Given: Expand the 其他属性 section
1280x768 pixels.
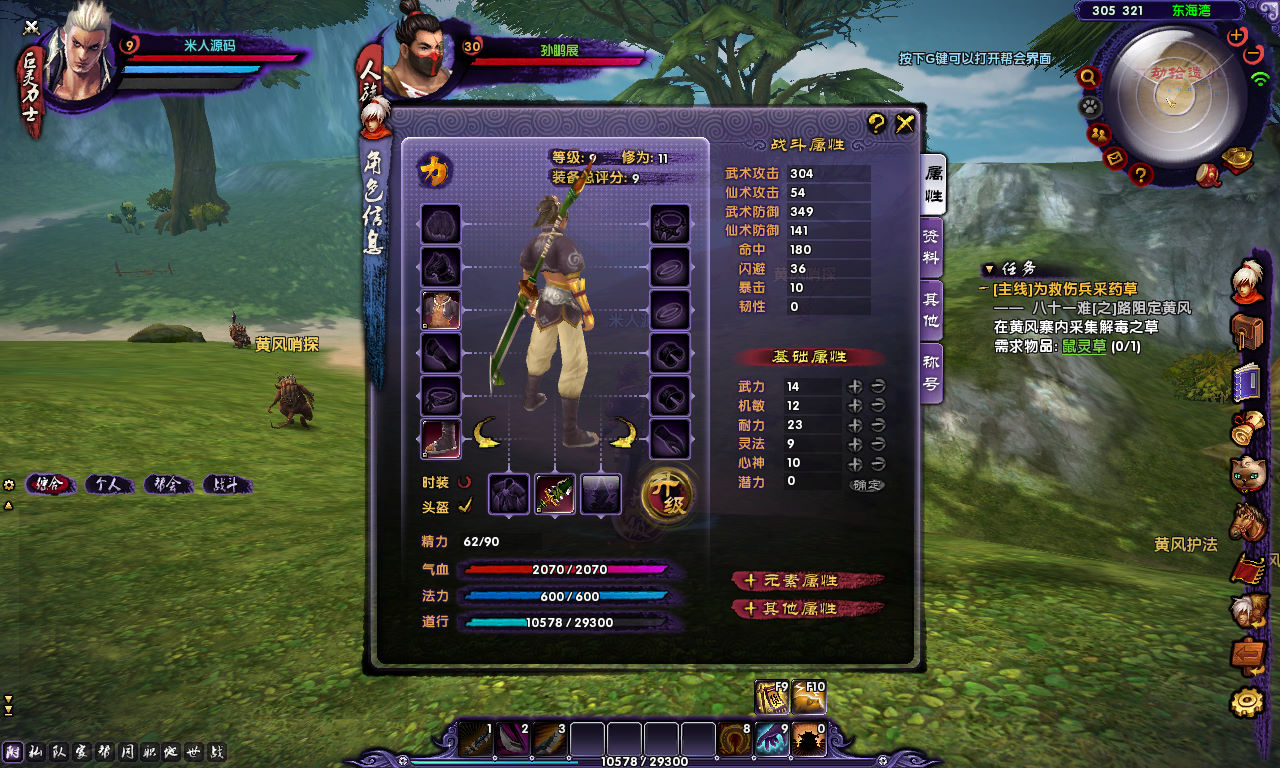Looking at the screenshot, I should tap(808, 609).
